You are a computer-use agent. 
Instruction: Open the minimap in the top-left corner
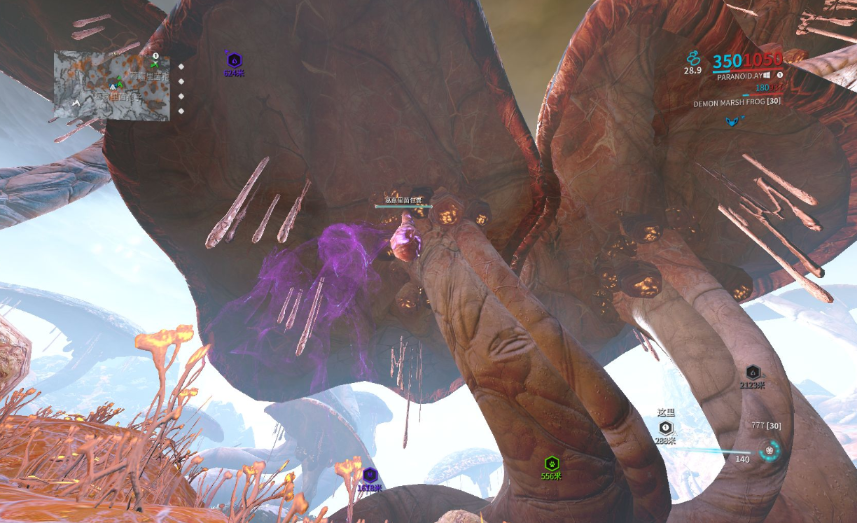point(111,86)
